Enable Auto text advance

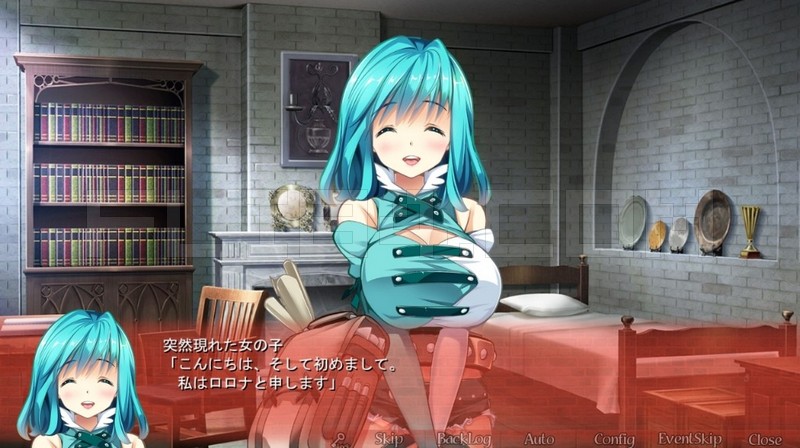(x=539, y=438)
